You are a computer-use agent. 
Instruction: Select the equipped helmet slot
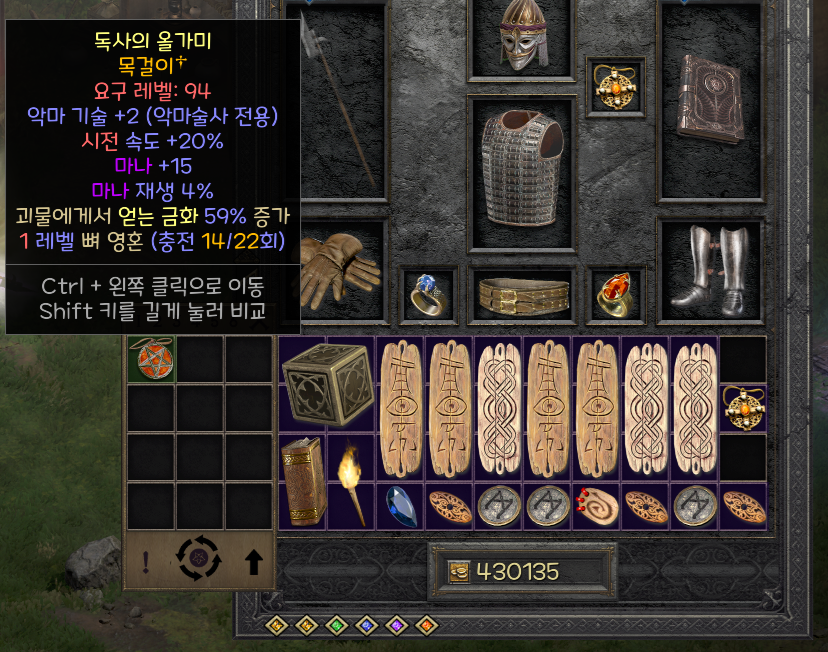pos(522,39)
